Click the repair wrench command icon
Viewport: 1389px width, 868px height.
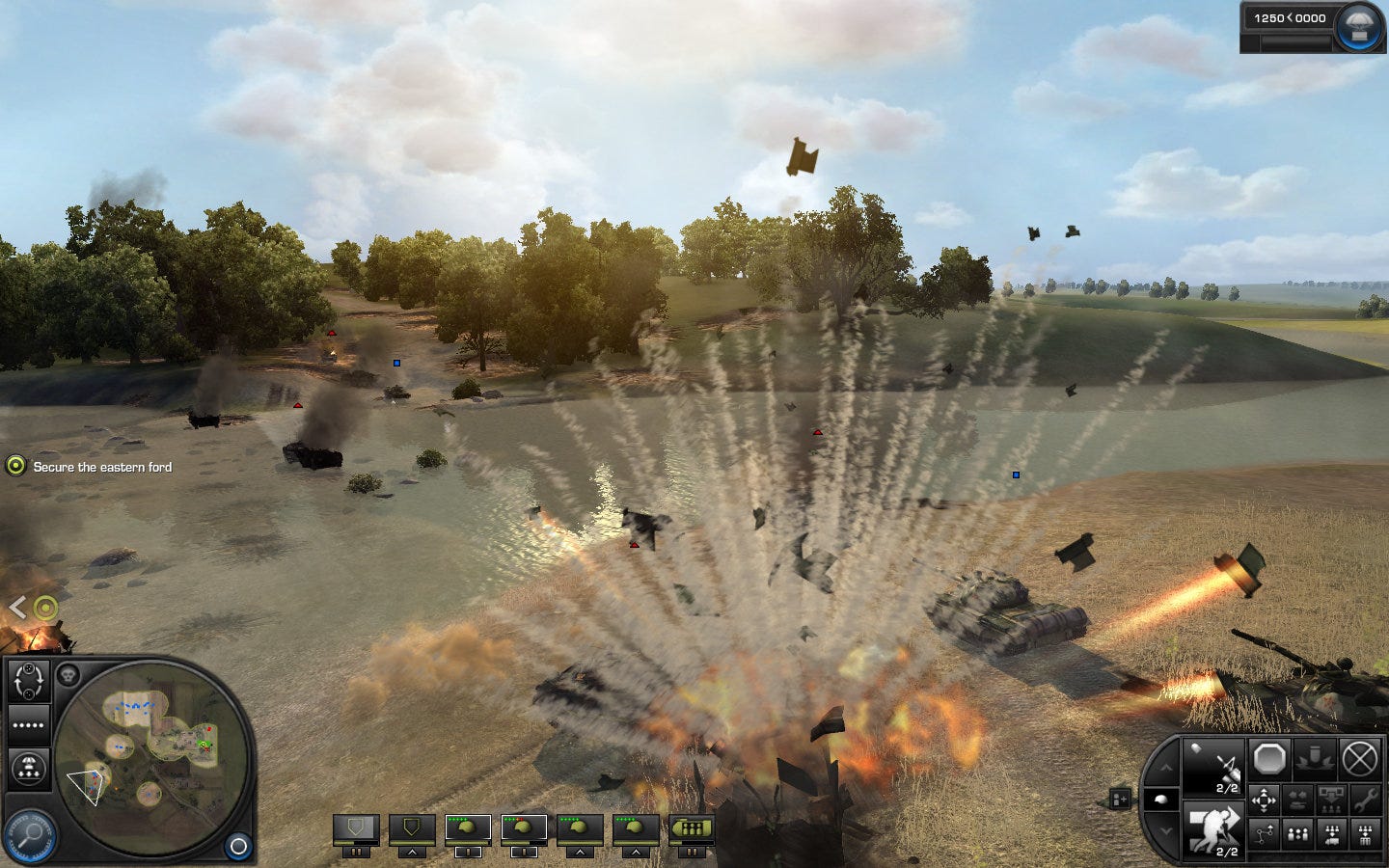(x=1364, y=801)
